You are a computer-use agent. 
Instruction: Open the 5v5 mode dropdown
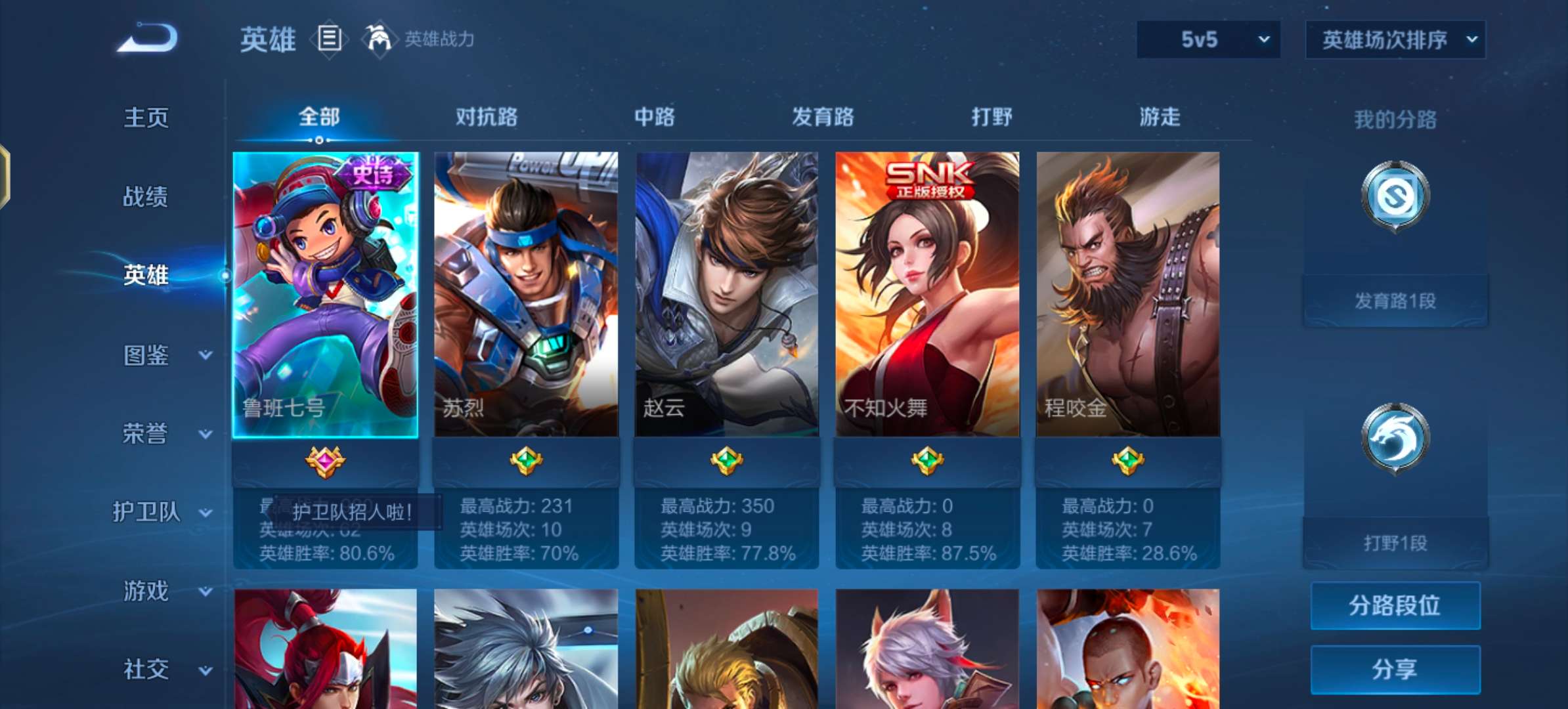coord(1207,39)
